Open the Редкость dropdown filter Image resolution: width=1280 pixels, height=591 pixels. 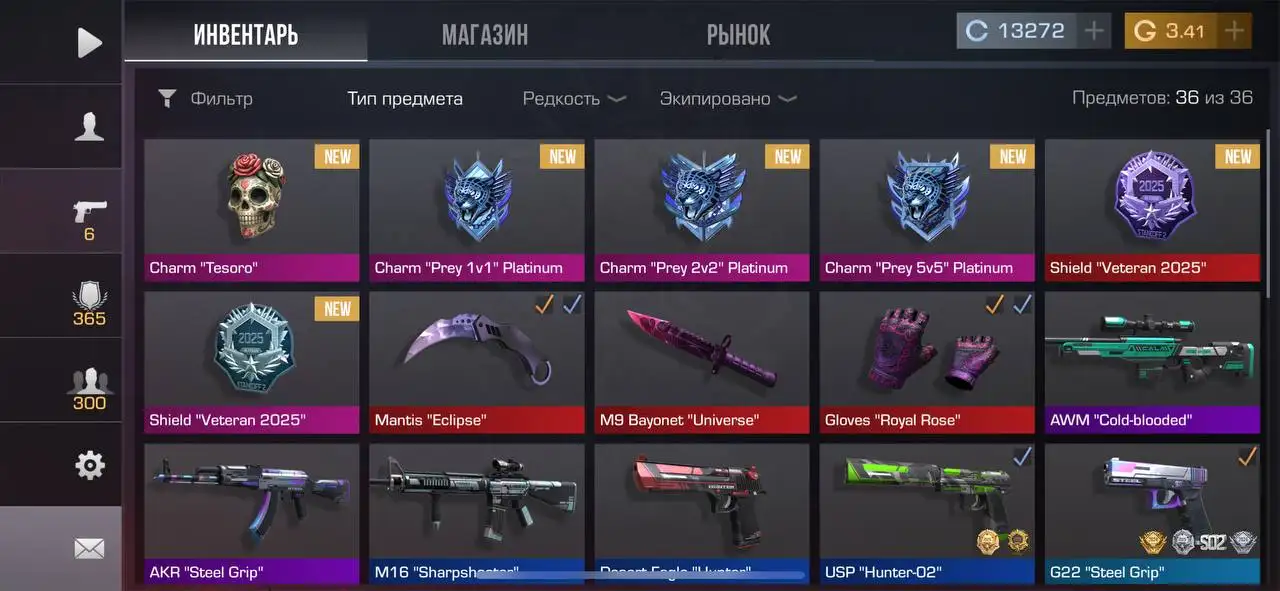(574, 99)
